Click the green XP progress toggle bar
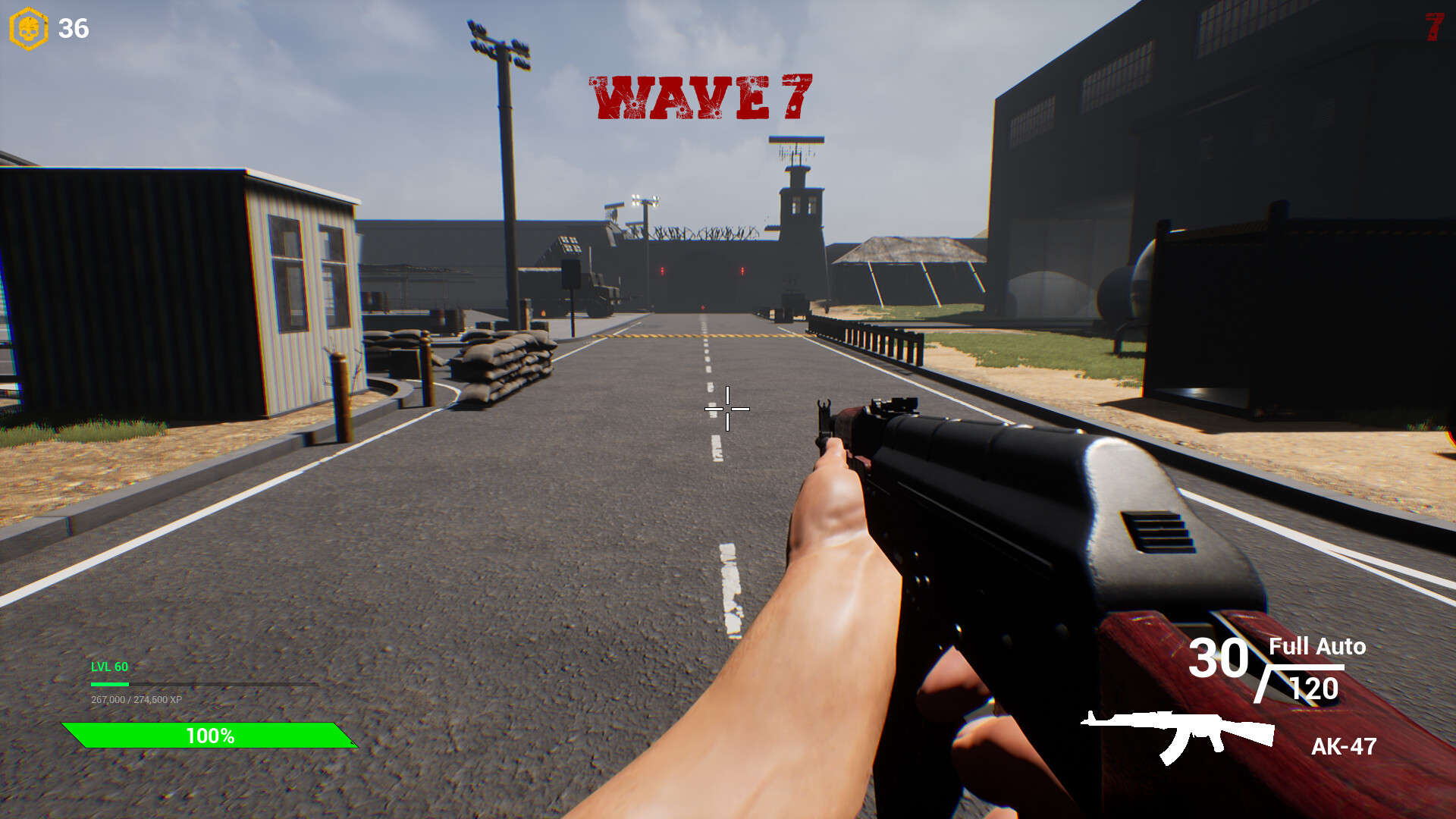 point(108,682)
